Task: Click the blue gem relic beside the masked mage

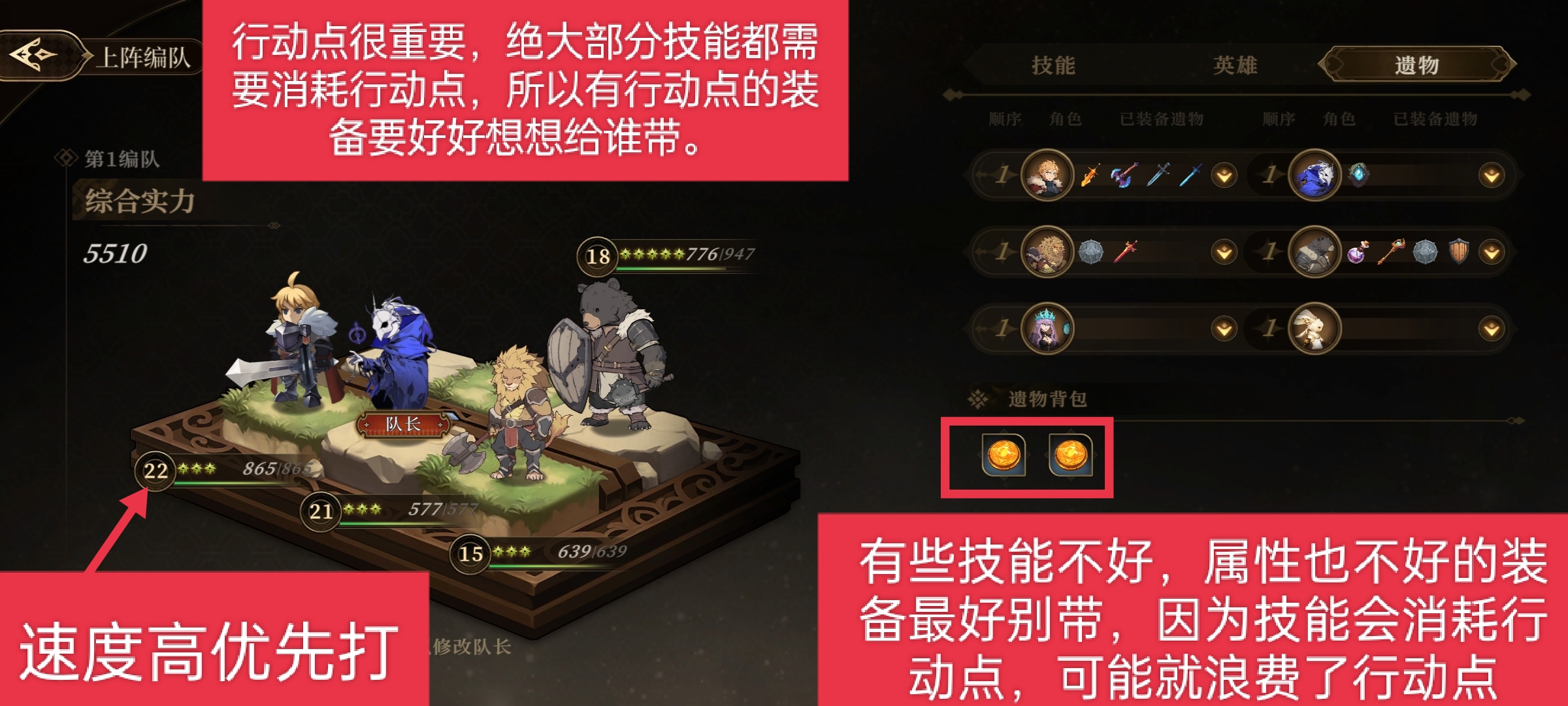Action: (1360, 174)
